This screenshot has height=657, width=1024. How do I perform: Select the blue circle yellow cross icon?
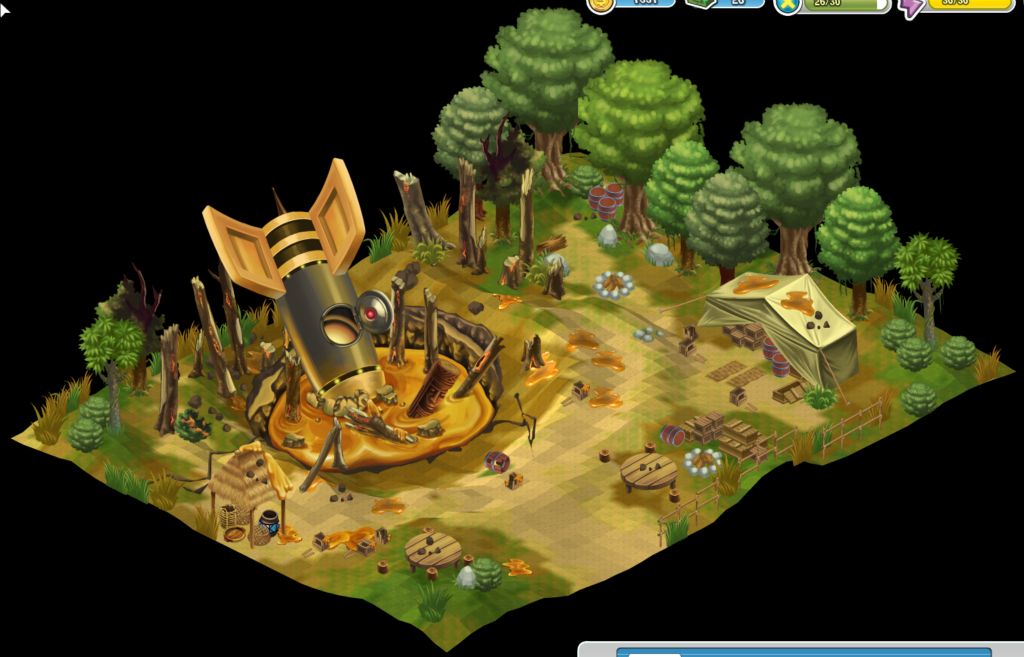click(789, 5)
